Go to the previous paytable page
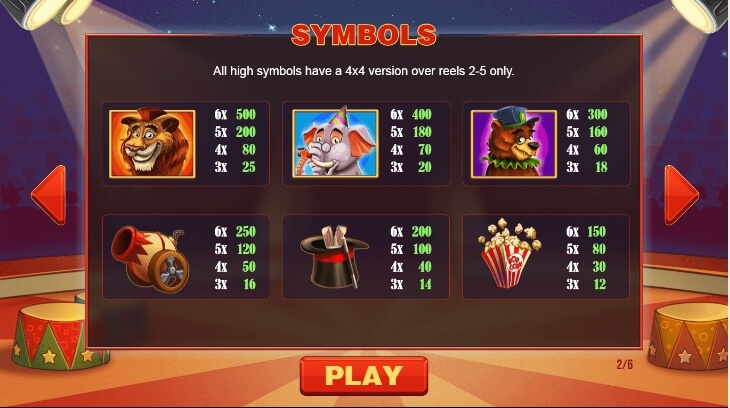 [x=49, y=194]
